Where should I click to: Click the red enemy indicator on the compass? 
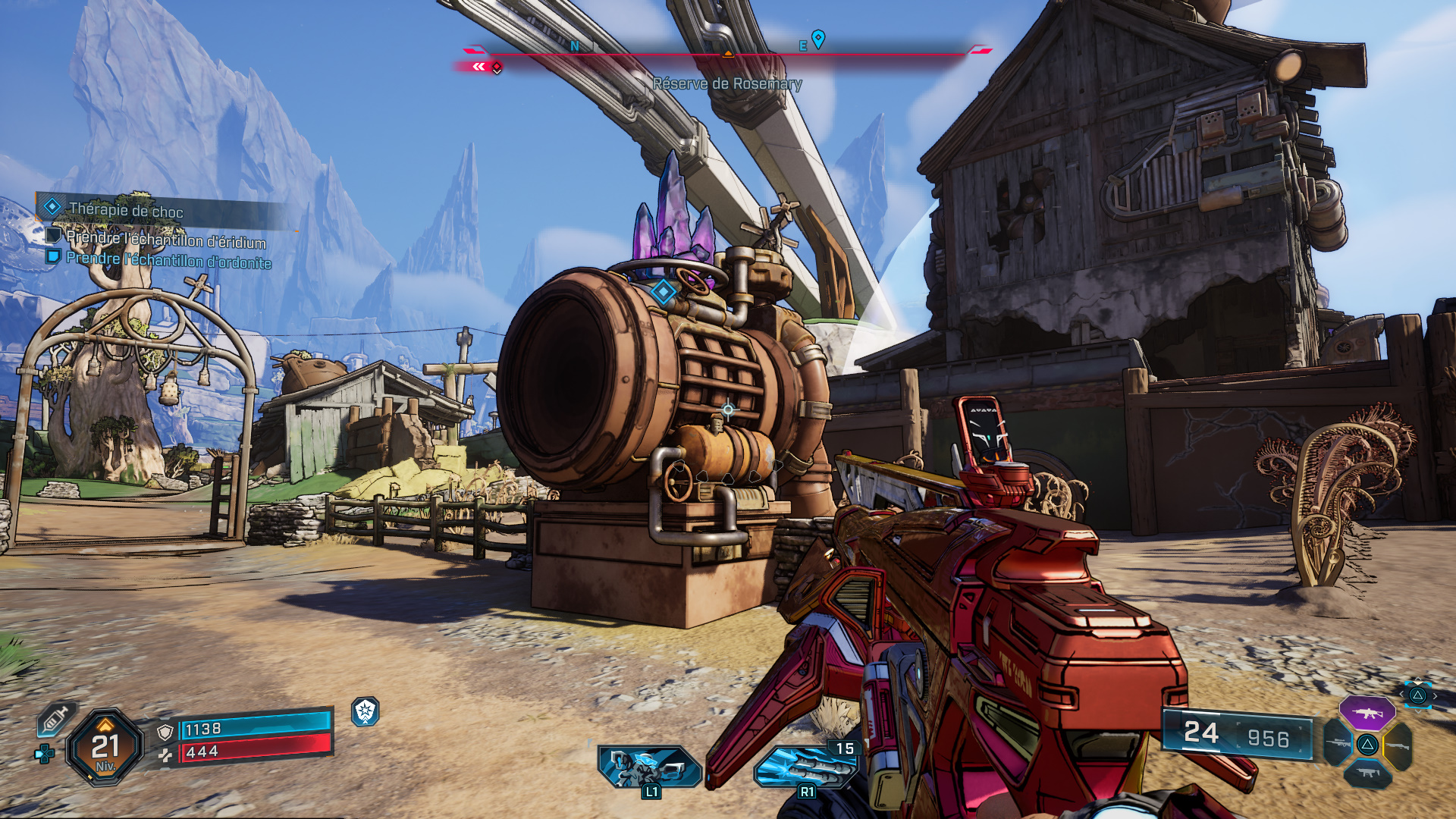[496, 67]
